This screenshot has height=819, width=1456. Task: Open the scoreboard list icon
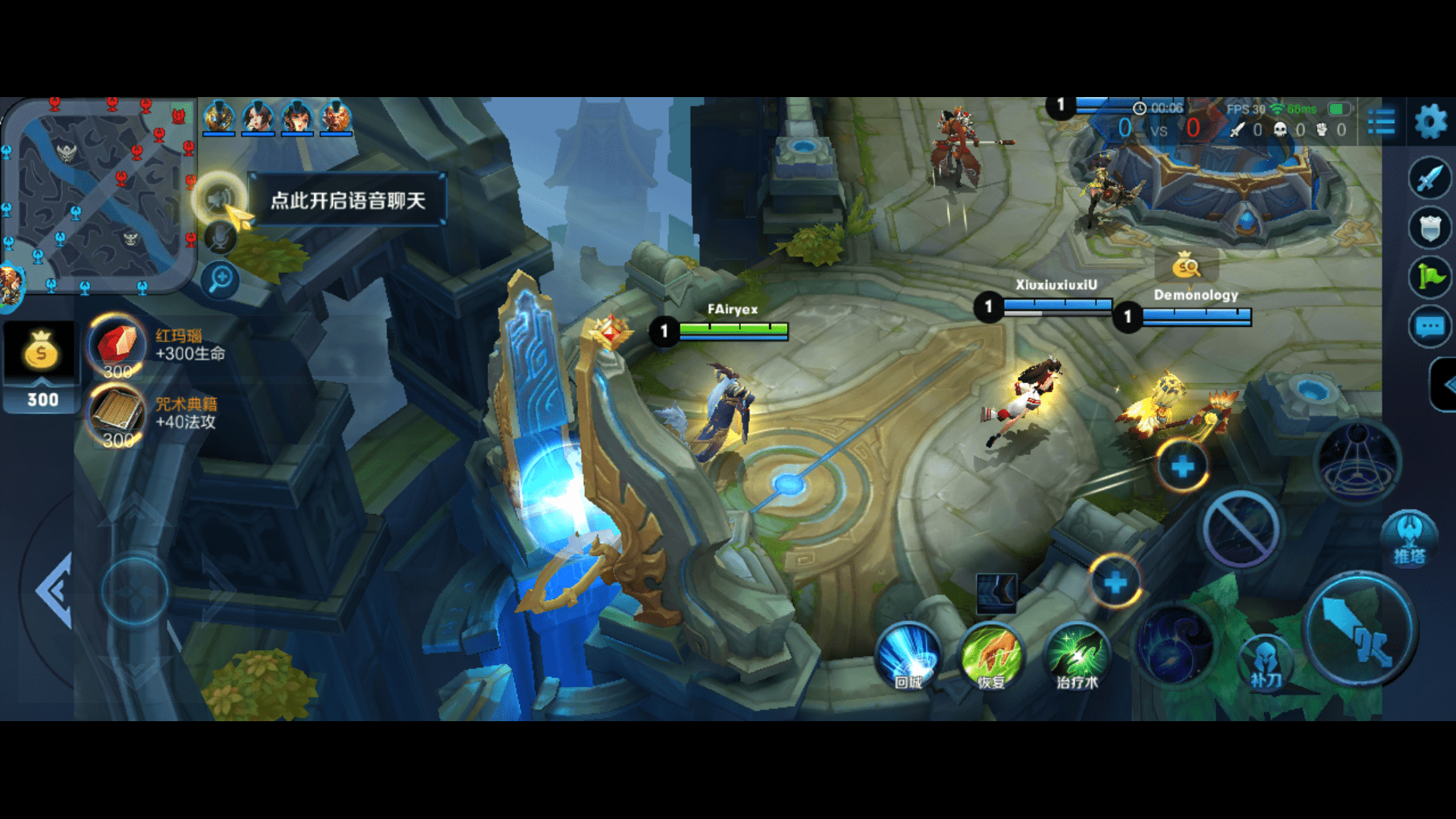[x=1381, y=121]
